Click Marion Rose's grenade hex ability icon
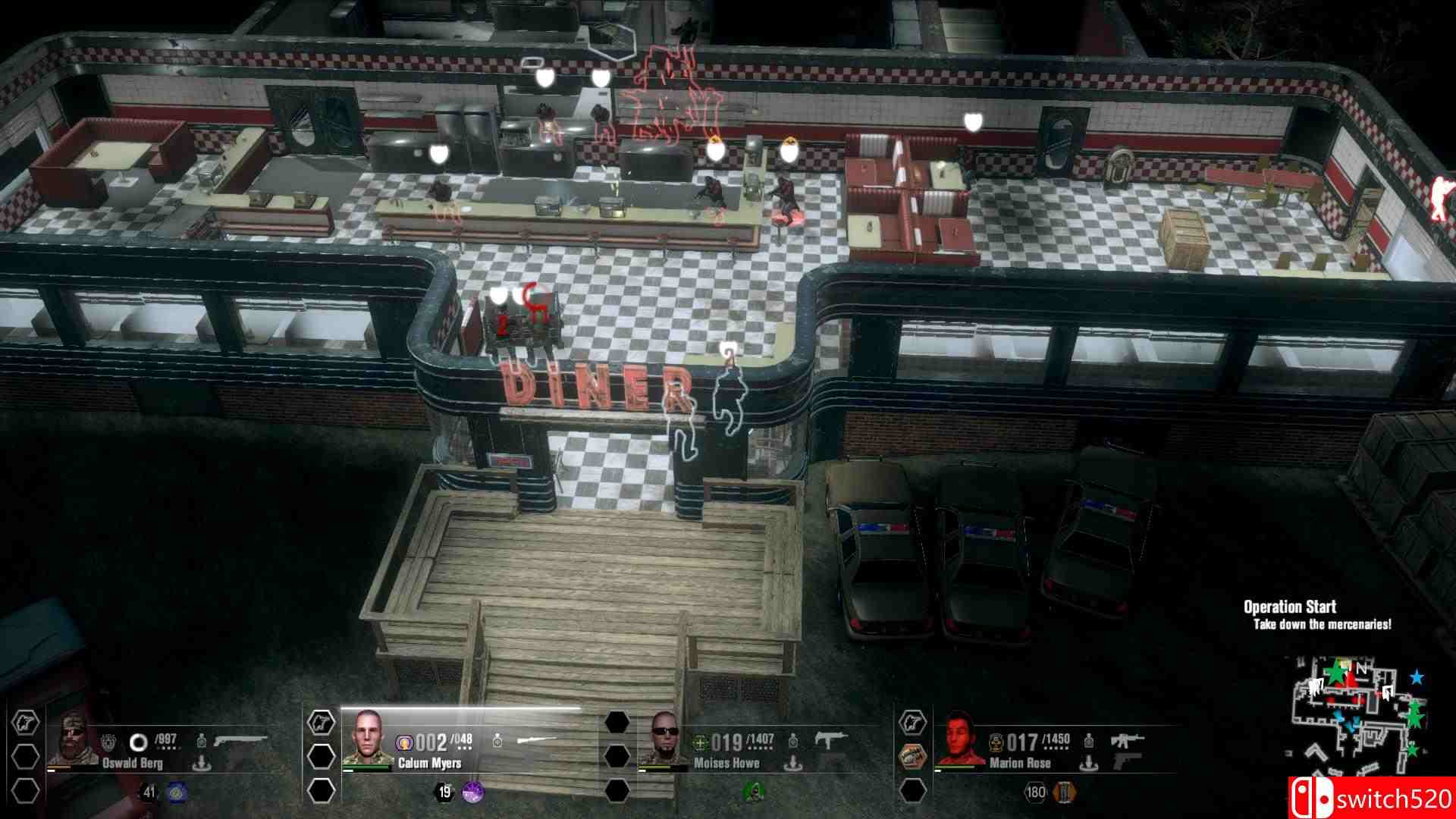 click(912, 755)
